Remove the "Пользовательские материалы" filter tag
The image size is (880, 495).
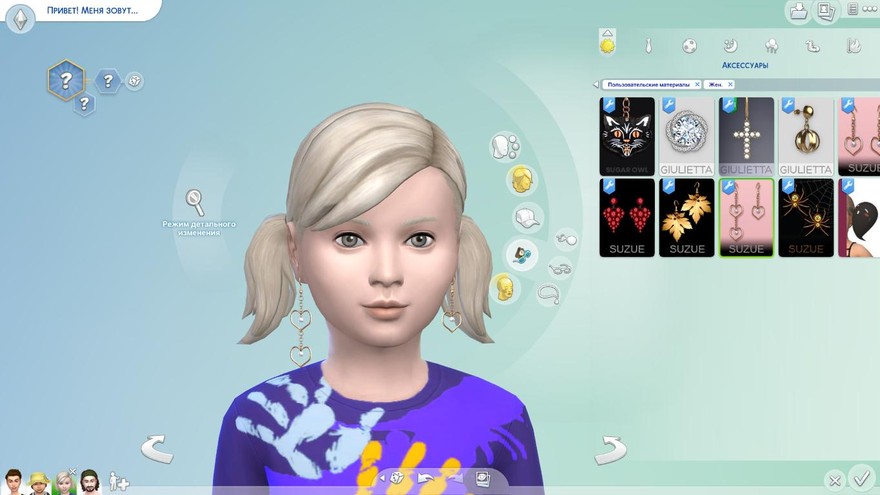click(697, 85)
